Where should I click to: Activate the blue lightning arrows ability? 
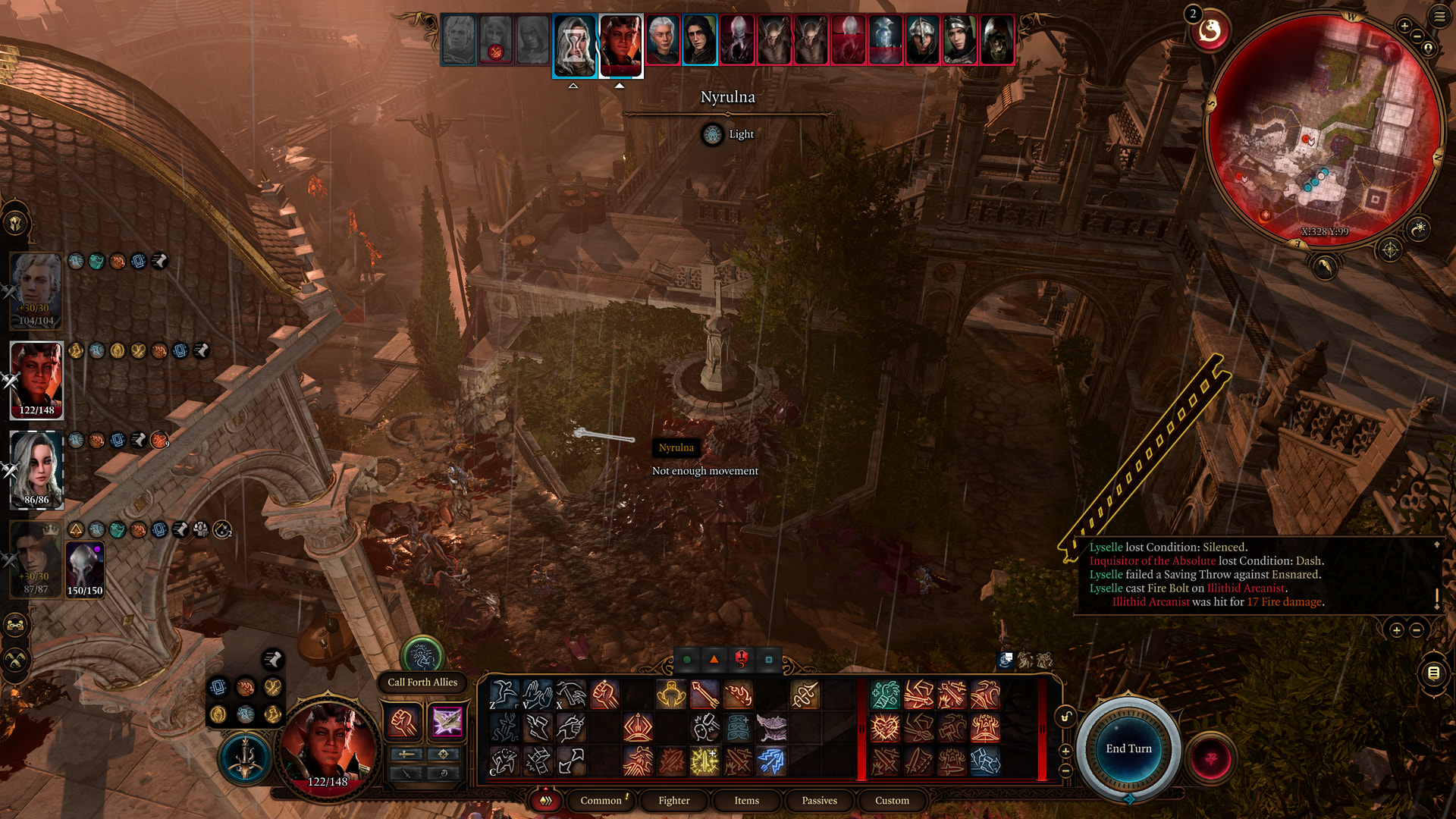click(x=770, y=761)
